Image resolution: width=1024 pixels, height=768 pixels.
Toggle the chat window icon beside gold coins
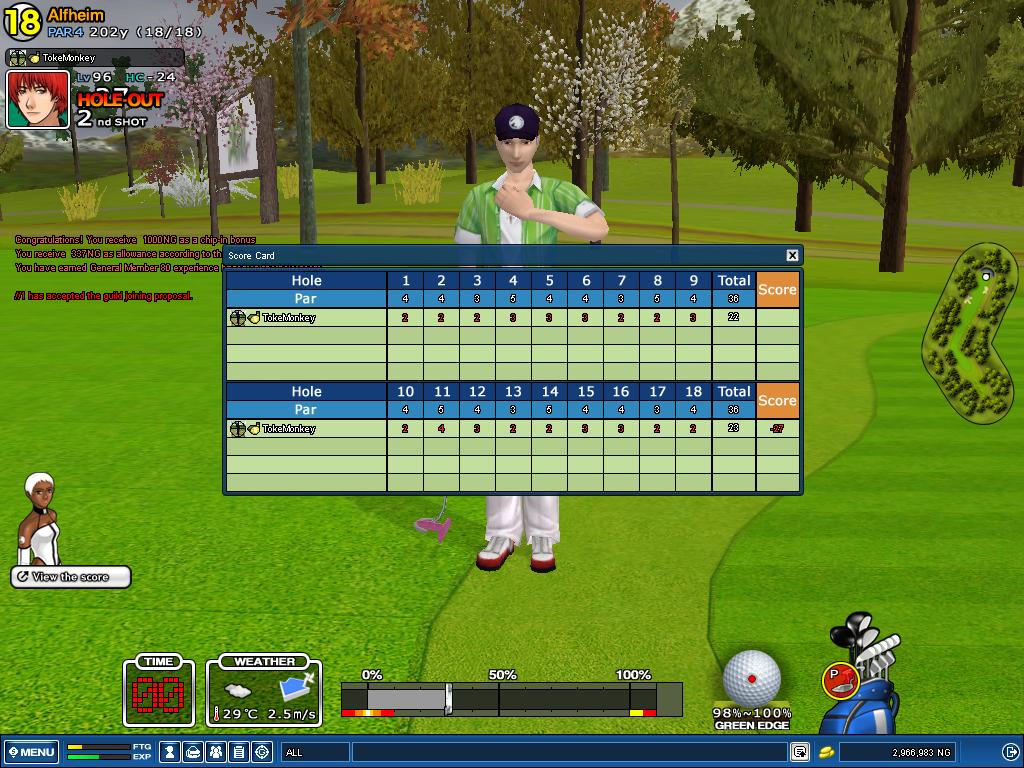800,752
